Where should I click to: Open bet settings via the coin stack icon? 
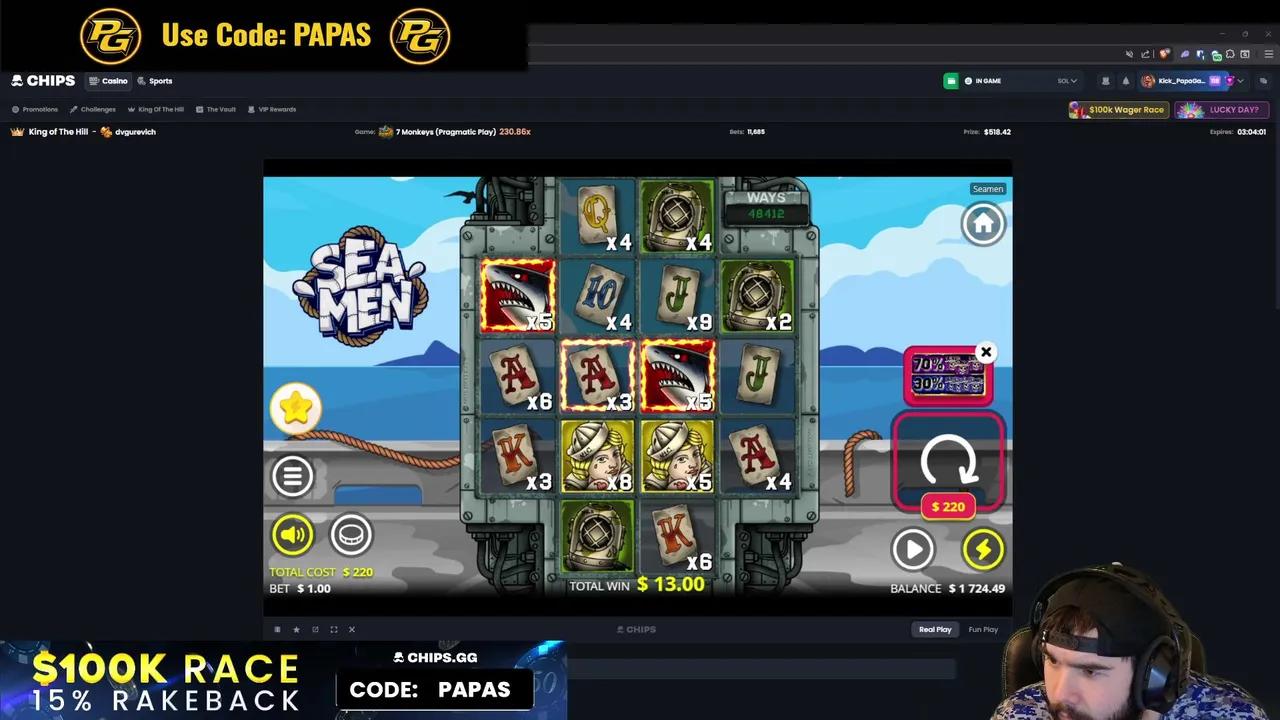(x=351, y=534)
